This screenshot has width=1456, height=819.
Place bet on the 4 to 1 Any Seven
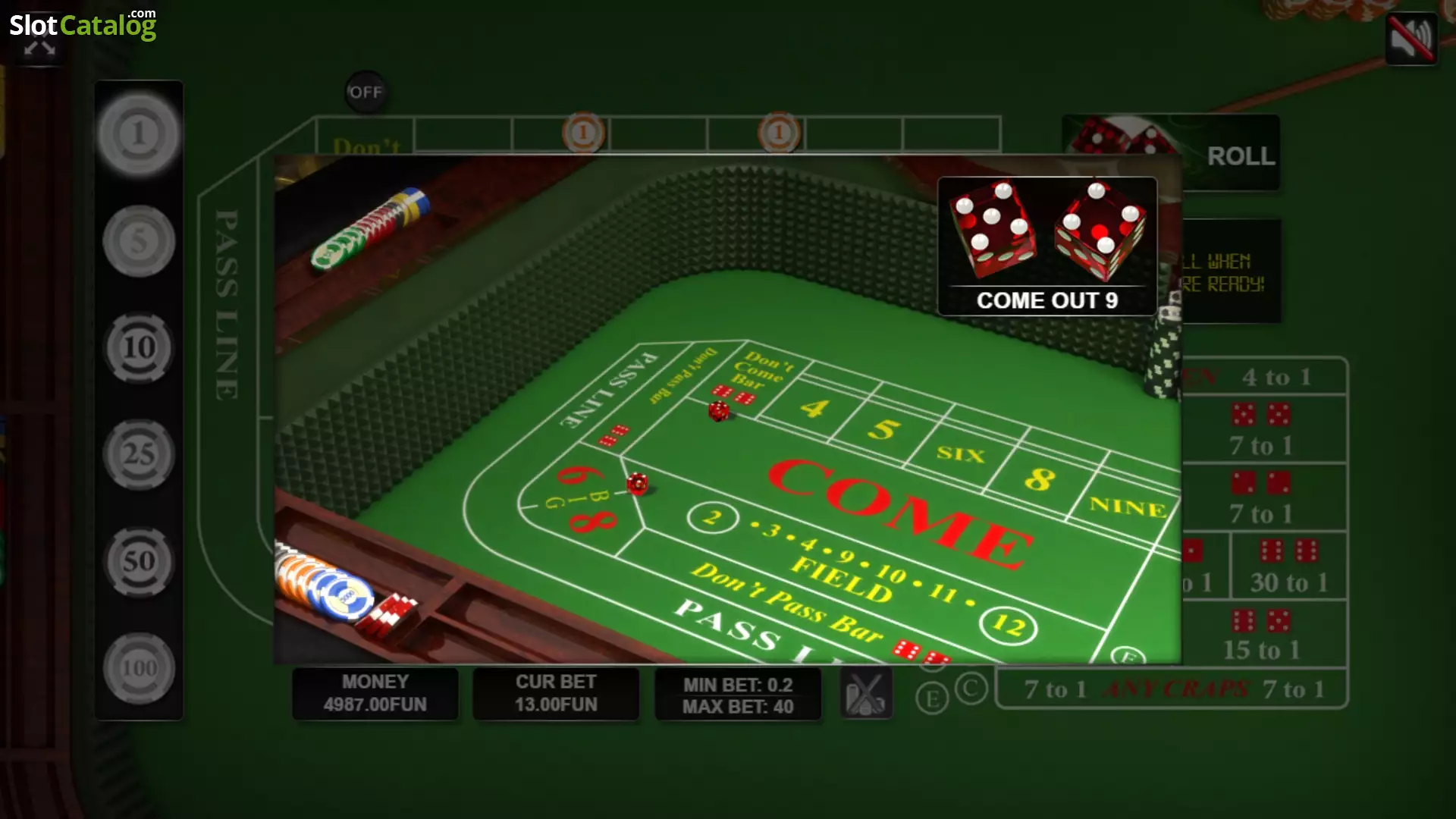pyautogui.click(x=1276, y=377)
